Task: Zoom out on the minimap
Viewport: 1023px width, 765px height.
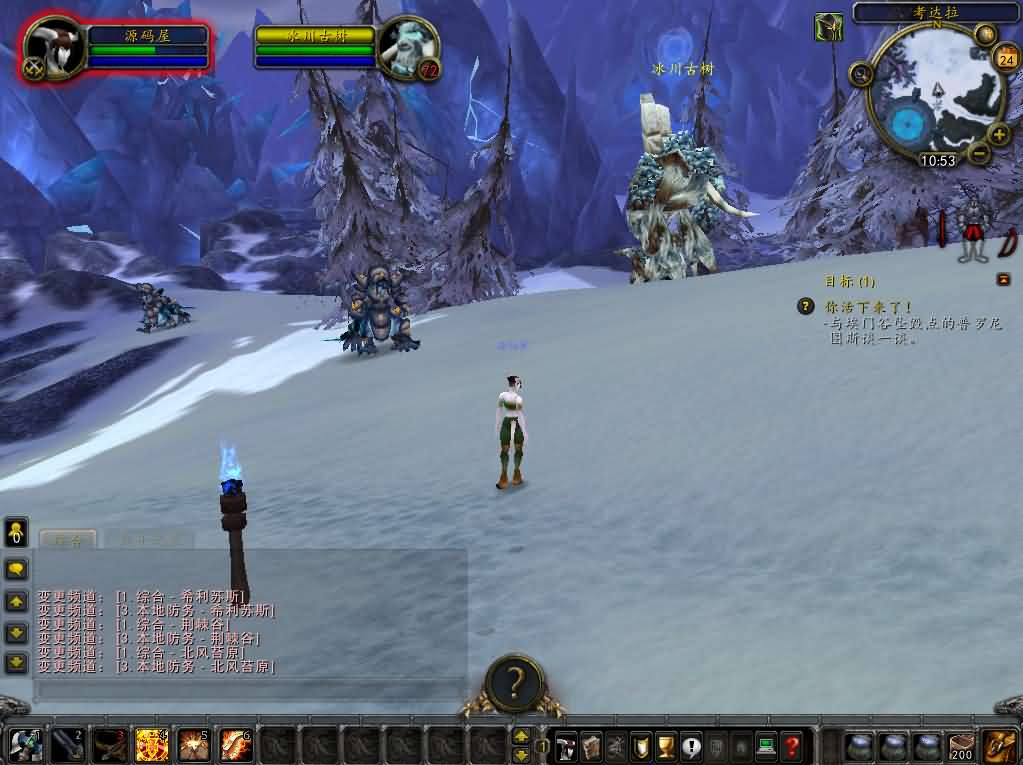Action: (979, 153)
